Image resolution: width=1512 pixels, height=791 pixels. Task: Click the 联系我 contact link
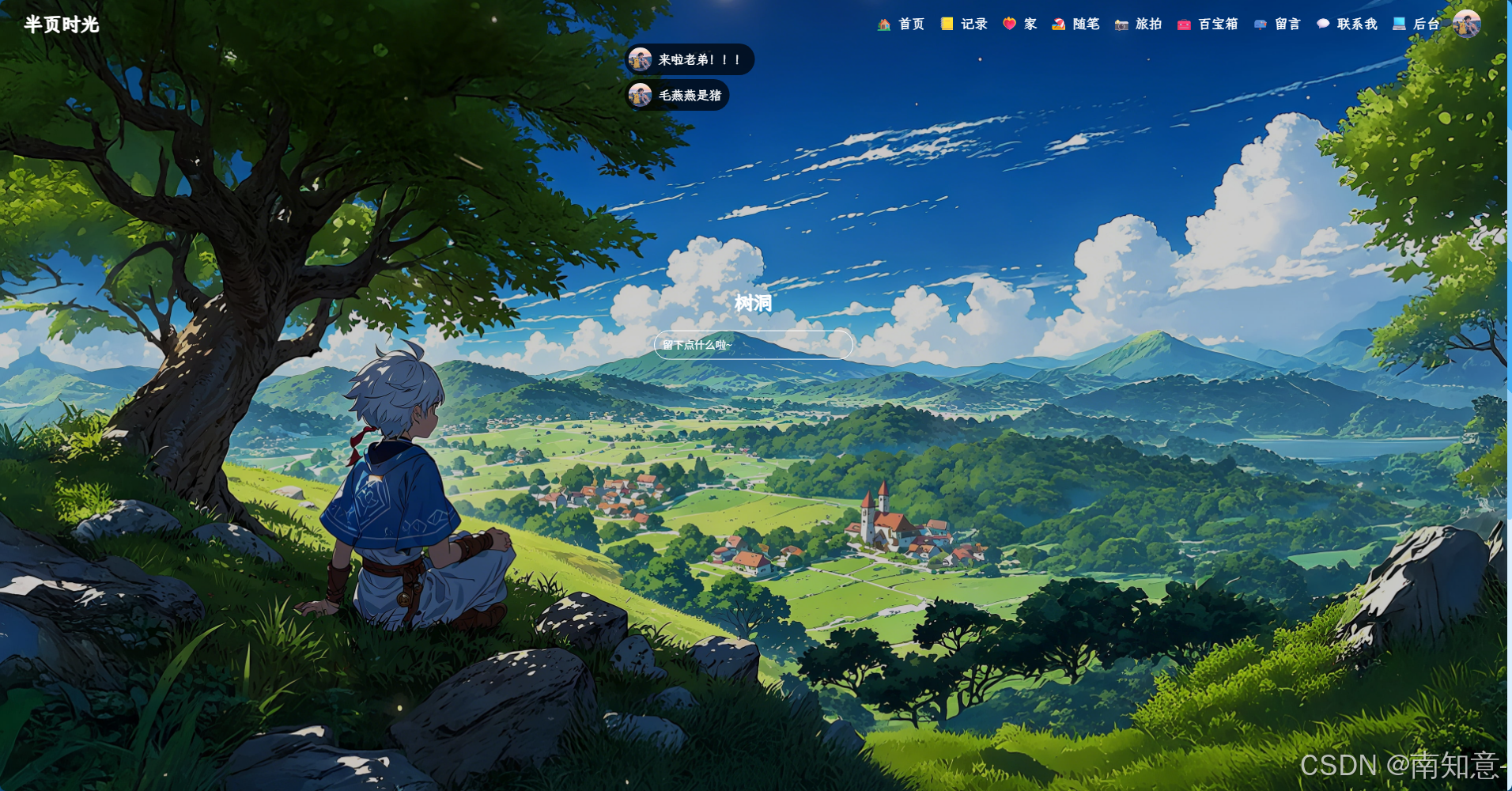[1348, 25]
